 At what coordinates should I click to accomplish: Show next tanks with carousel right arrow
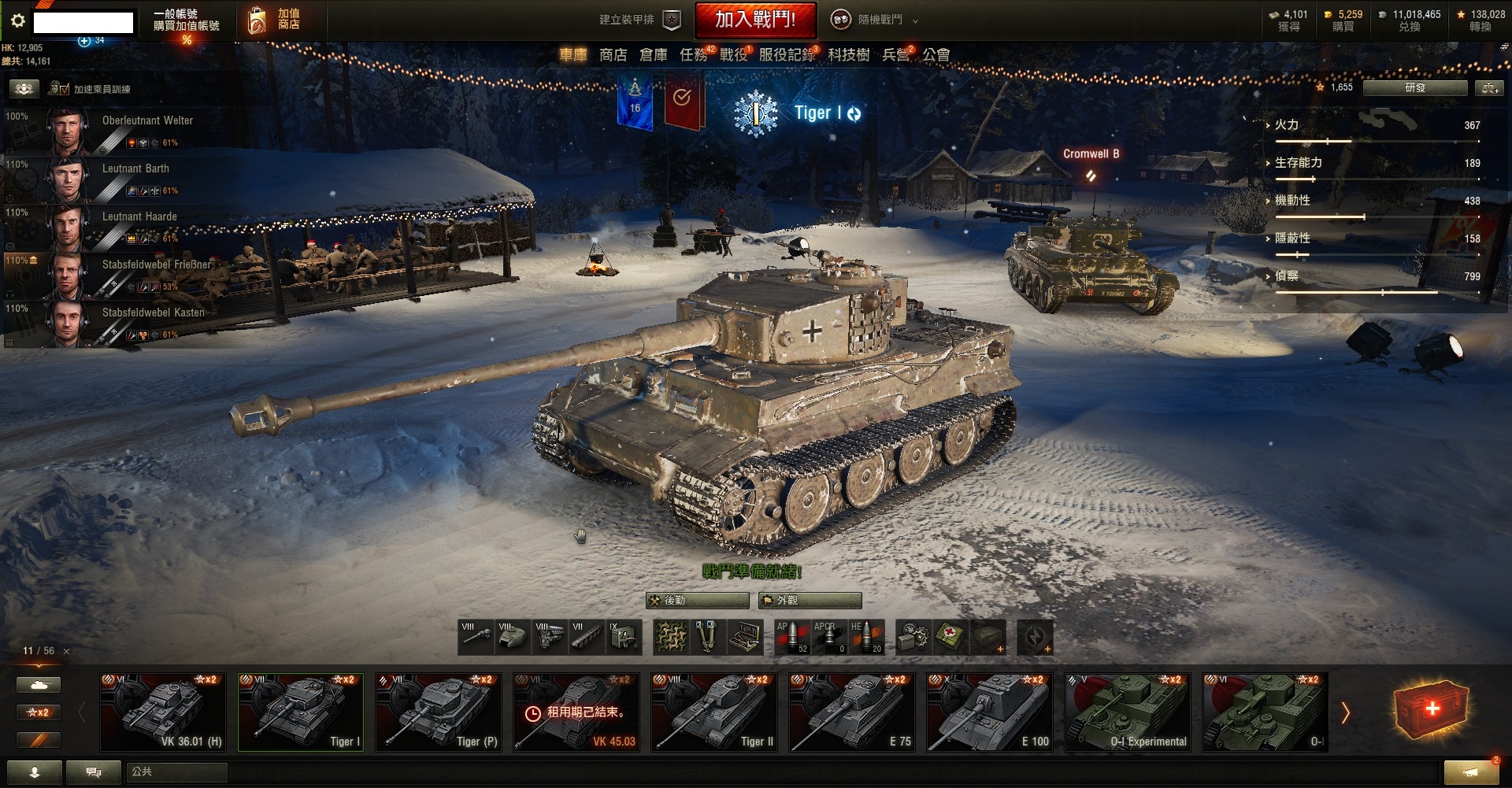[1345, 713]
